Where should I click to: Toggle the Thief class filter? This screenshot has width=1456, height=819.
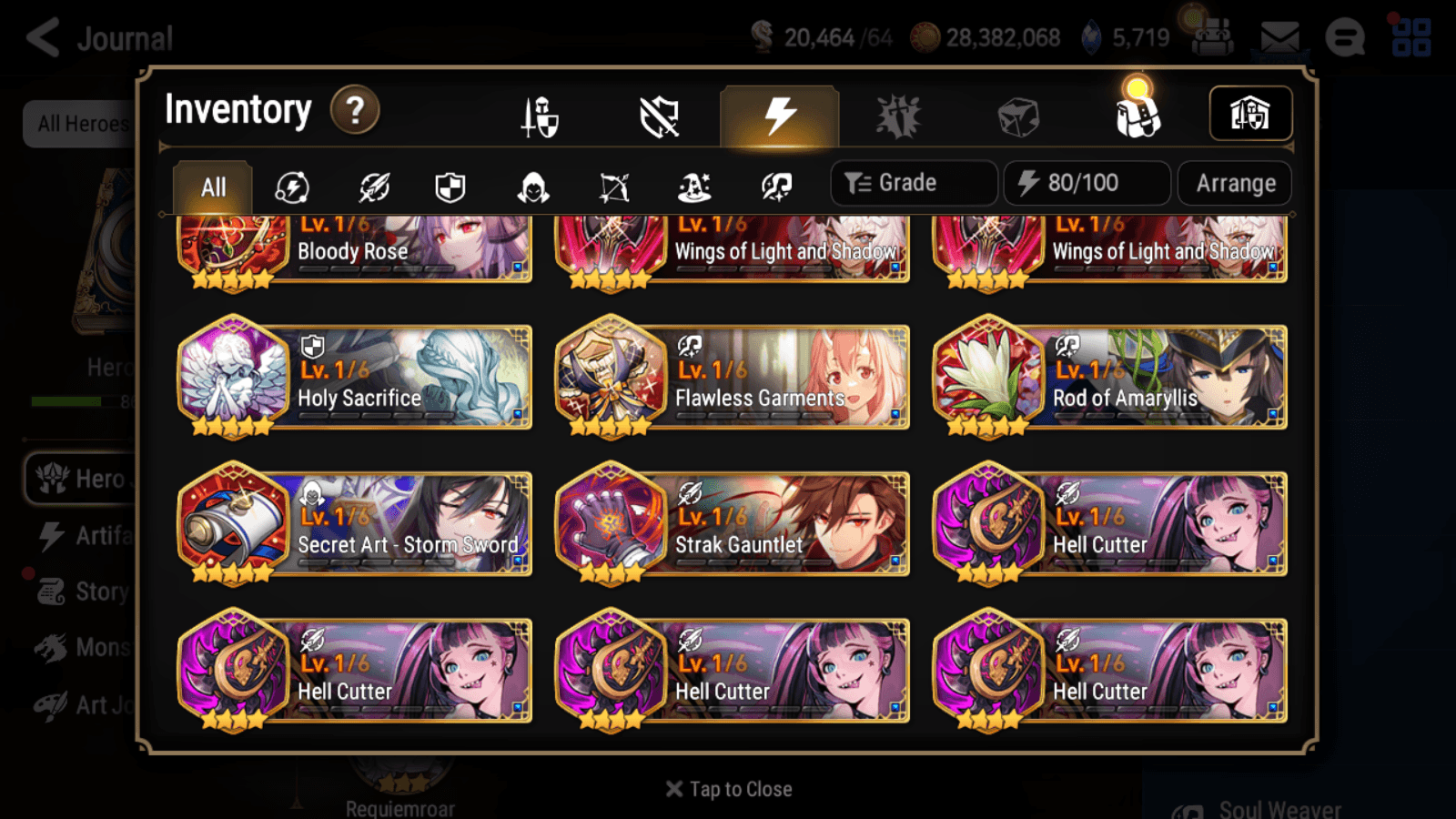tap(531, 185)
